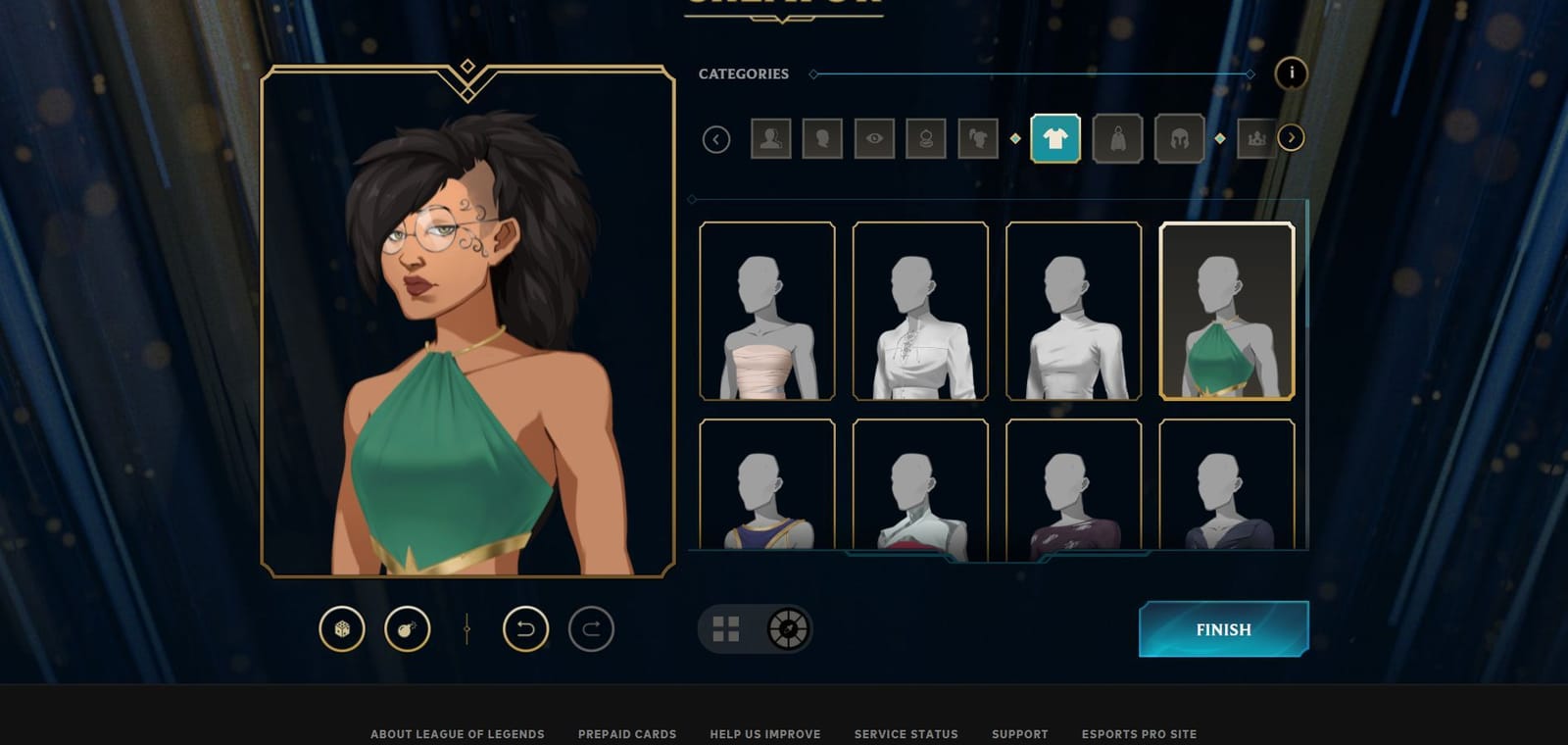Click the redo arrow icon

(x=589, y=630)
